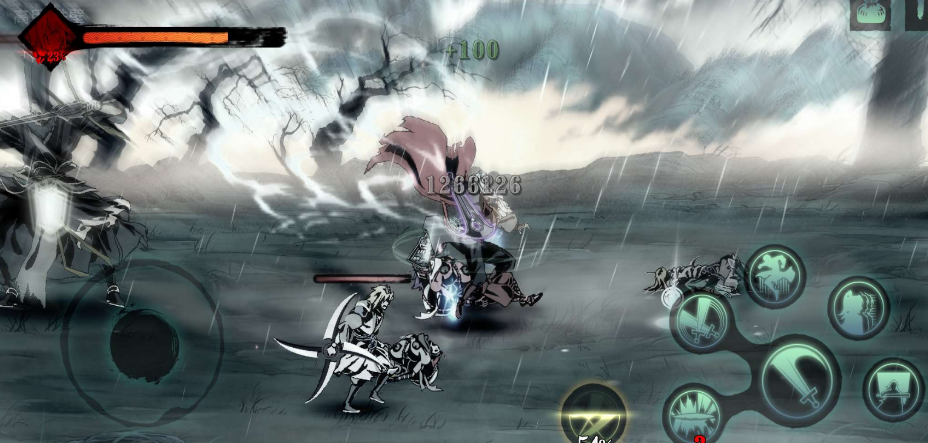Click the red diamond character portrait
This screenshot has height=443, width=928.
pyautogui.click(x=47, y=35)
